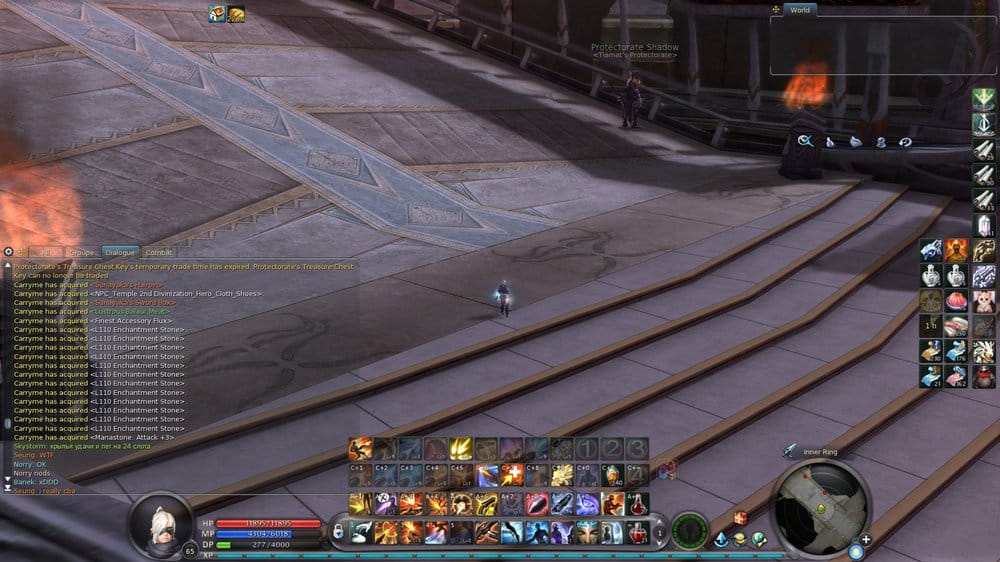Toggle the hotbar lock icon
This screenshot has width=1000, height=562.
pyautogui.click(x=338, y=530)
